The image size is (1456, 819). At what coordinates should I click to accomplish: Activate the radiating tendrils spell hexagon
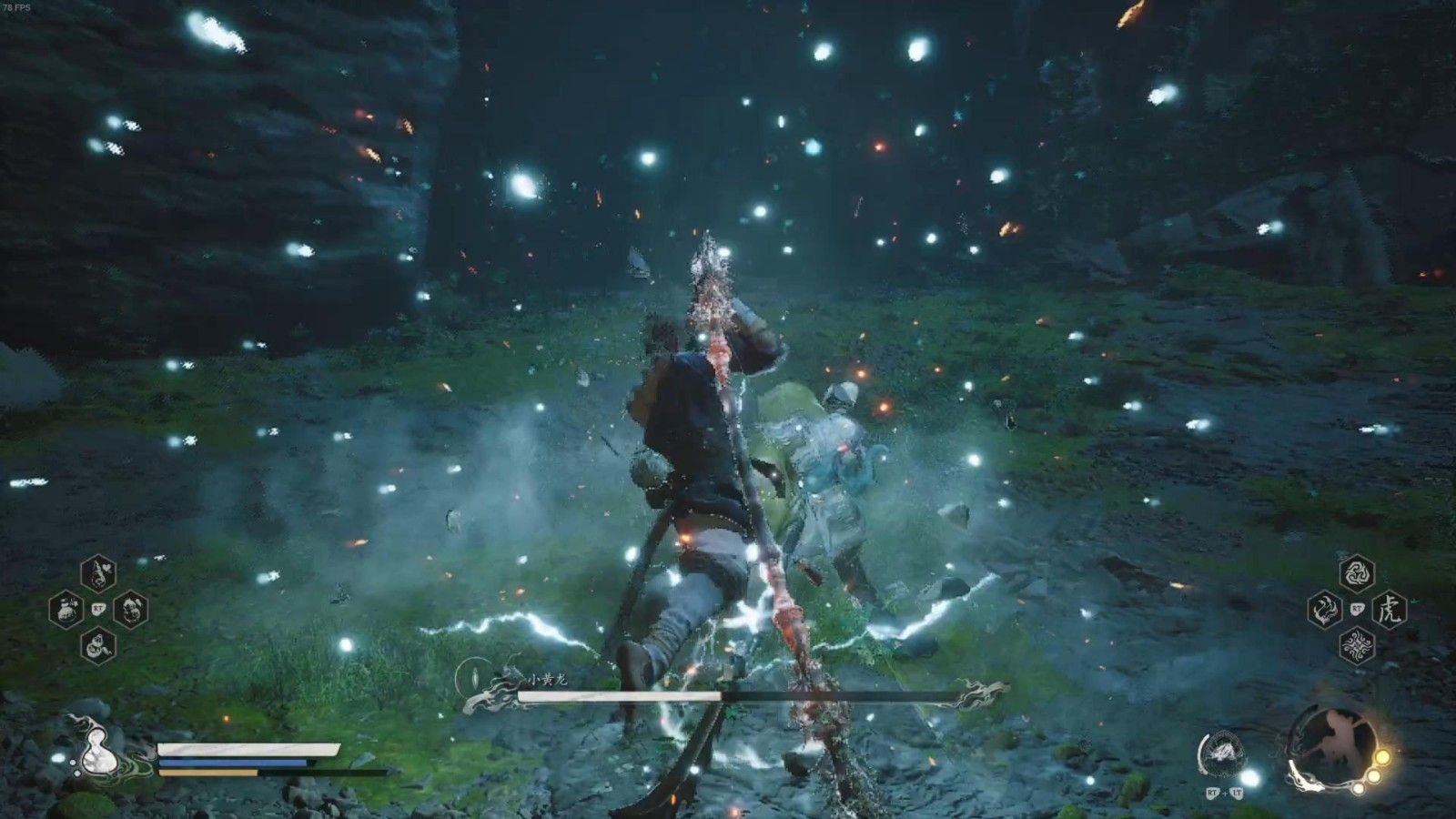pyautogui.click(x=1357, y=645)
